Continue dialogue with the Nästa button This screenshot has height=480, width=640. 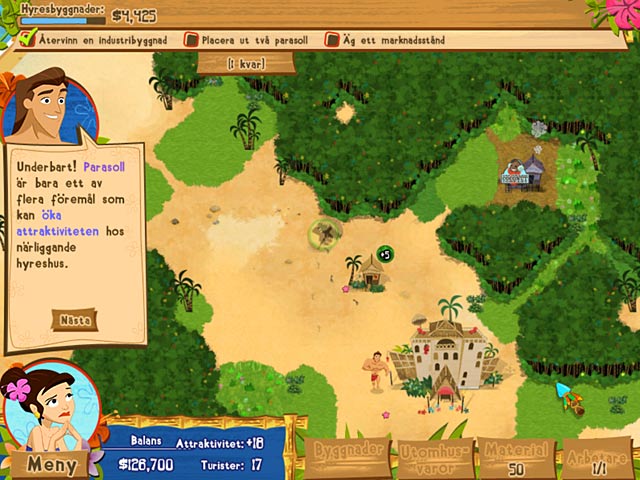[76, 321]
